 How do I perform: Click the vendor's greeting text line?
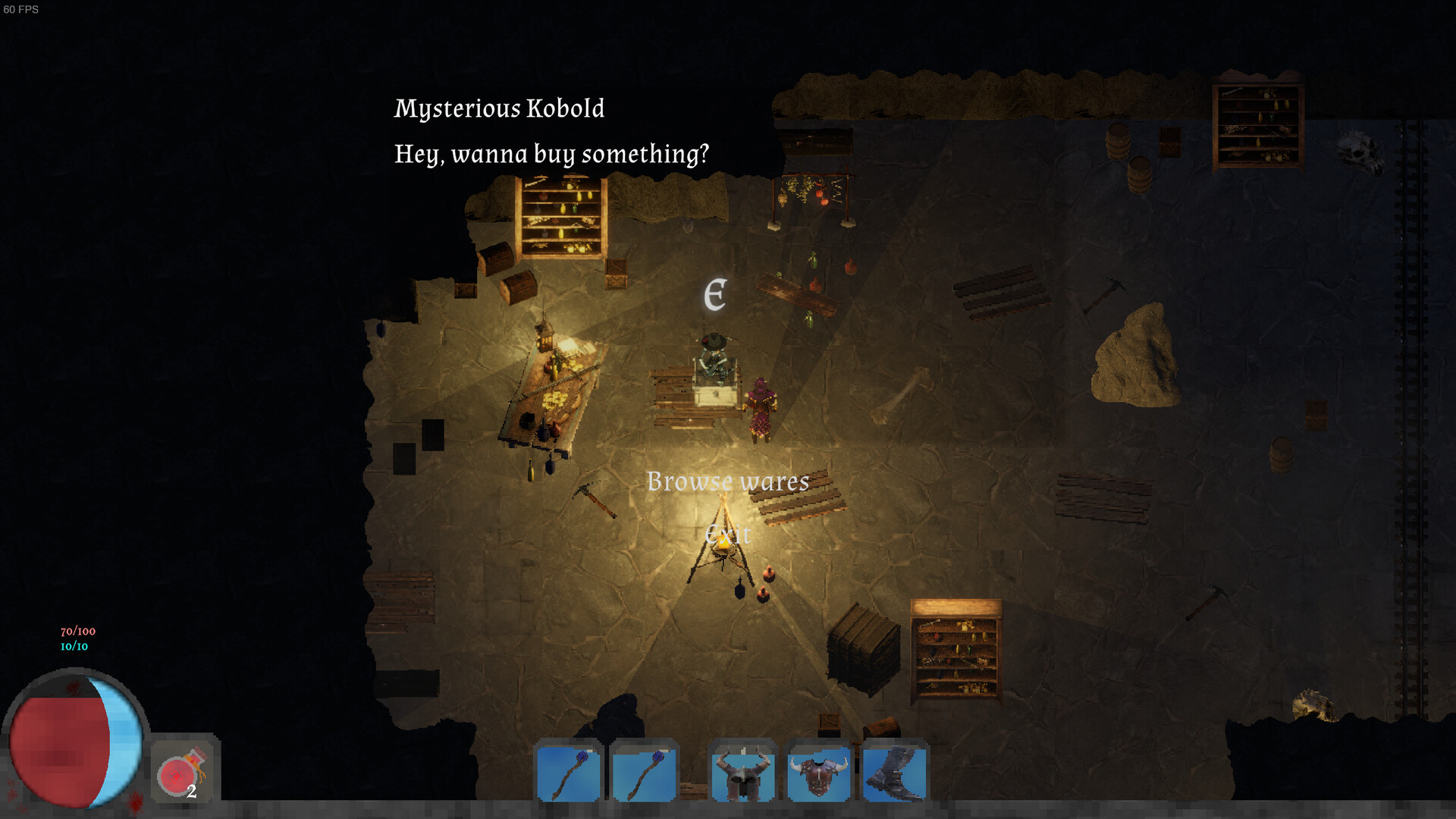tap(551, 153)
